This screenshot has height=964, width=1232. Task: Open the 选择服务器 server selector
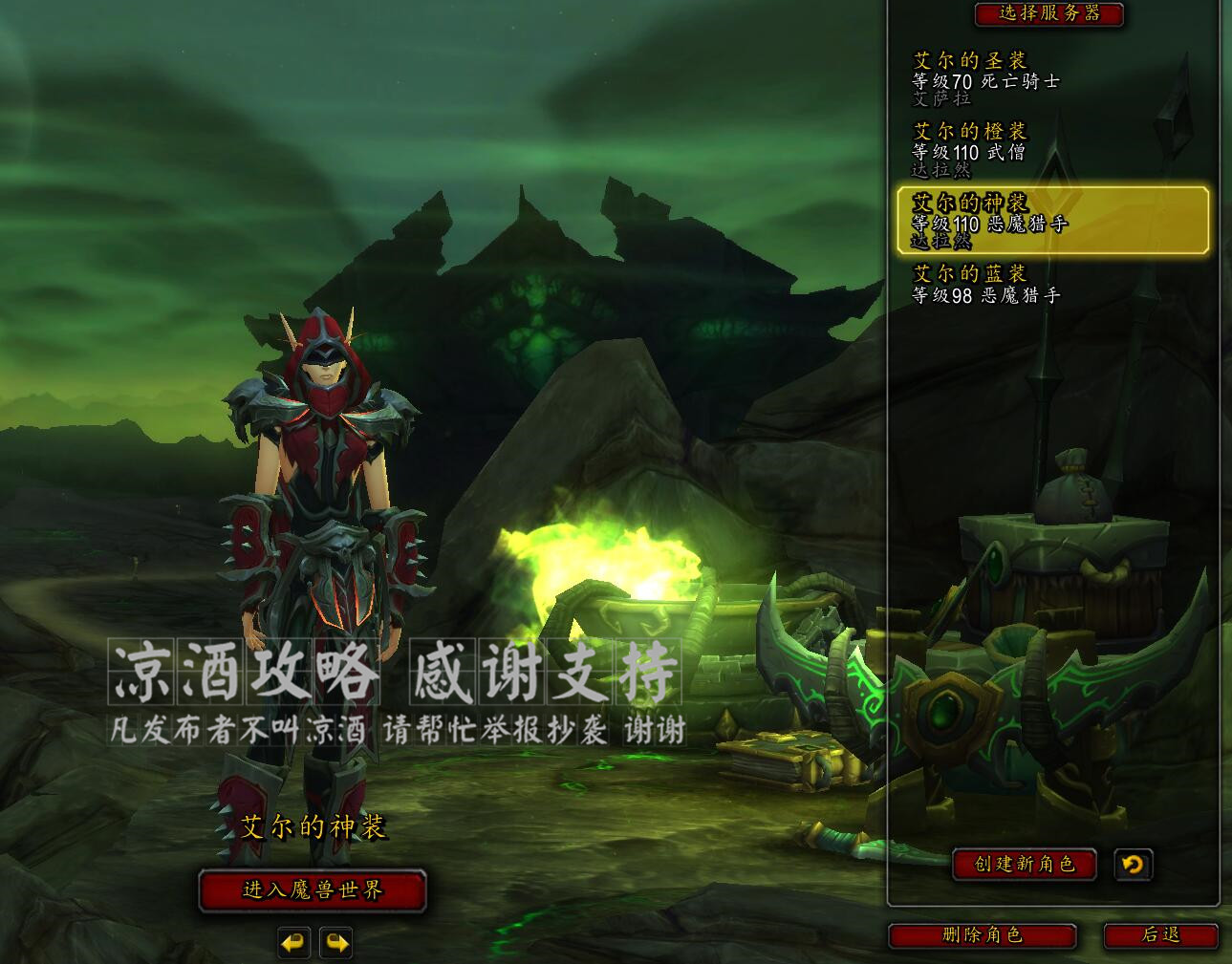[x=1047, y=15]
